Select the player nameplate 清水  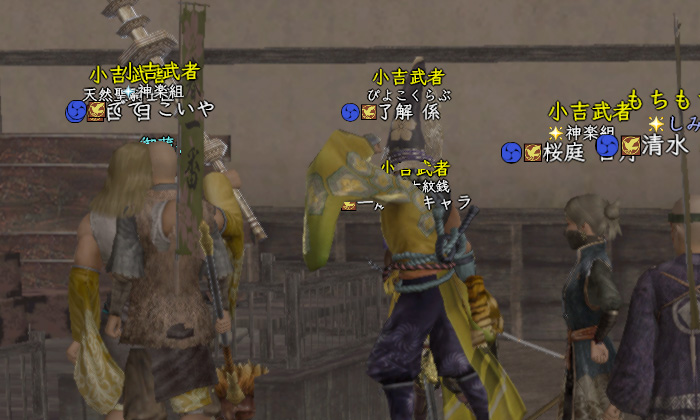click(664, 146)
